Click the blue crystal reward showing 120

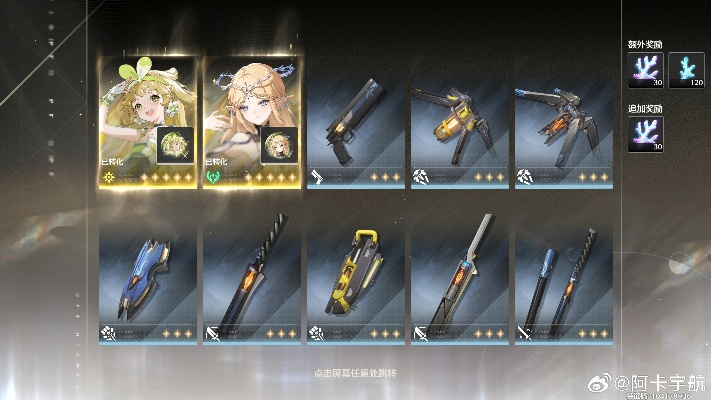click(x=685, y=70)
